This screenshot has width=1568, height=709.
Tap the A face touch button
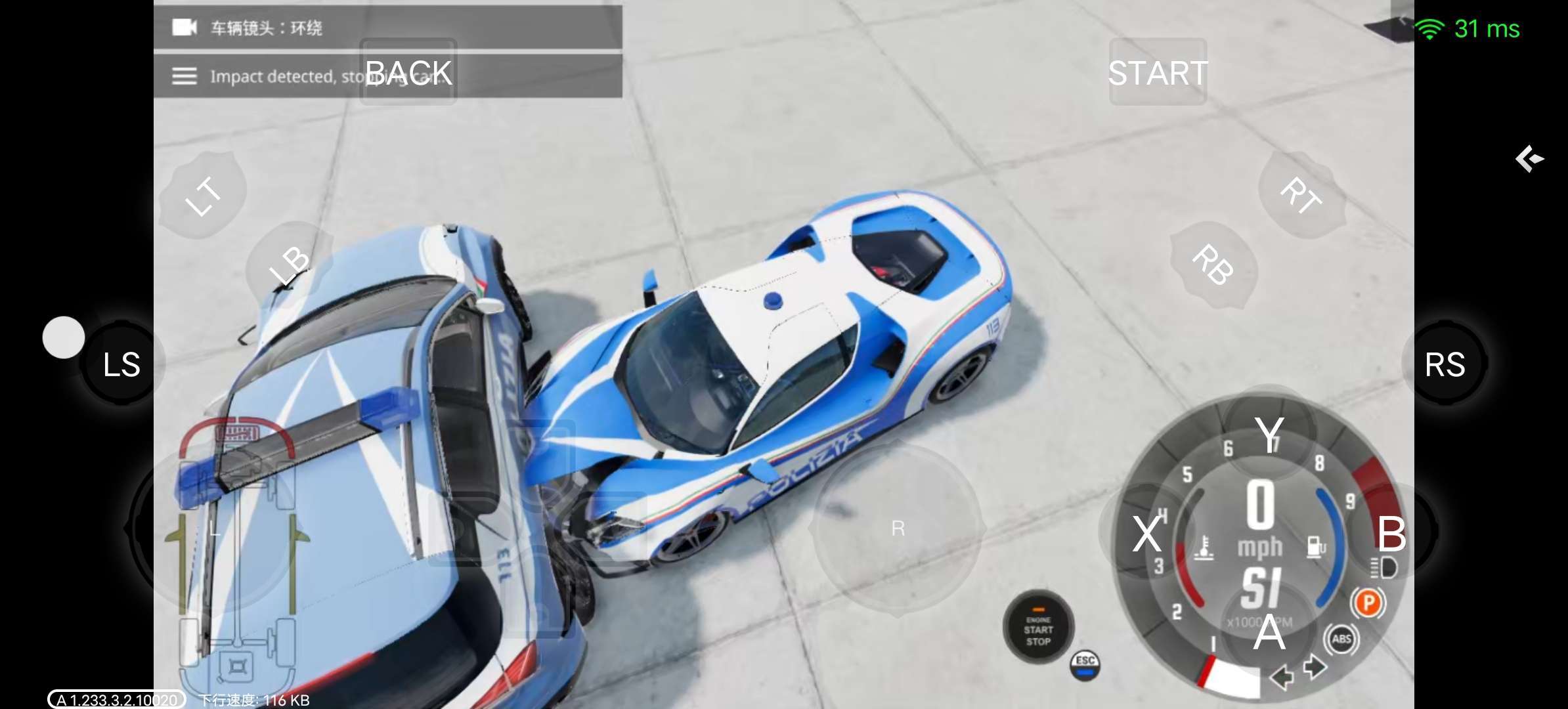click(1269, 632)
